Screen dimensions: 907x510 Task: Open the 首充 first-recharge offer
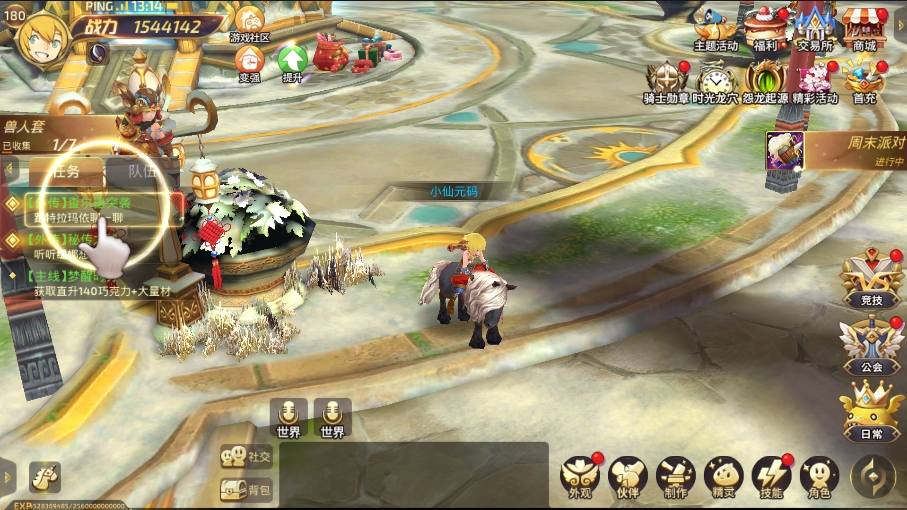[864, 80]
